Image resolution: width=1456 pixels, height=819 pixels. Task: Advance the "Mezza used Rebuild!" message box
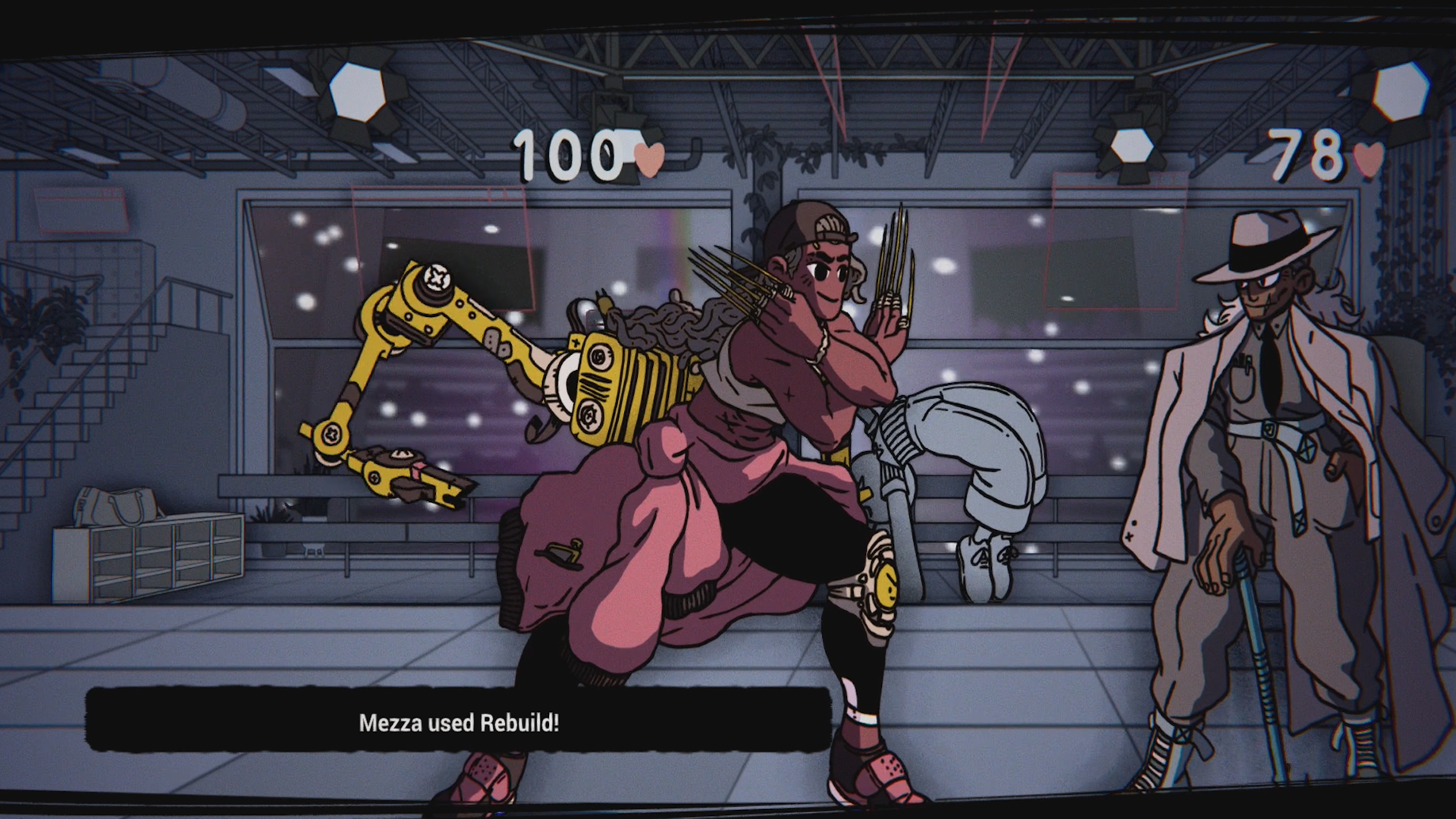pos(458,721)
